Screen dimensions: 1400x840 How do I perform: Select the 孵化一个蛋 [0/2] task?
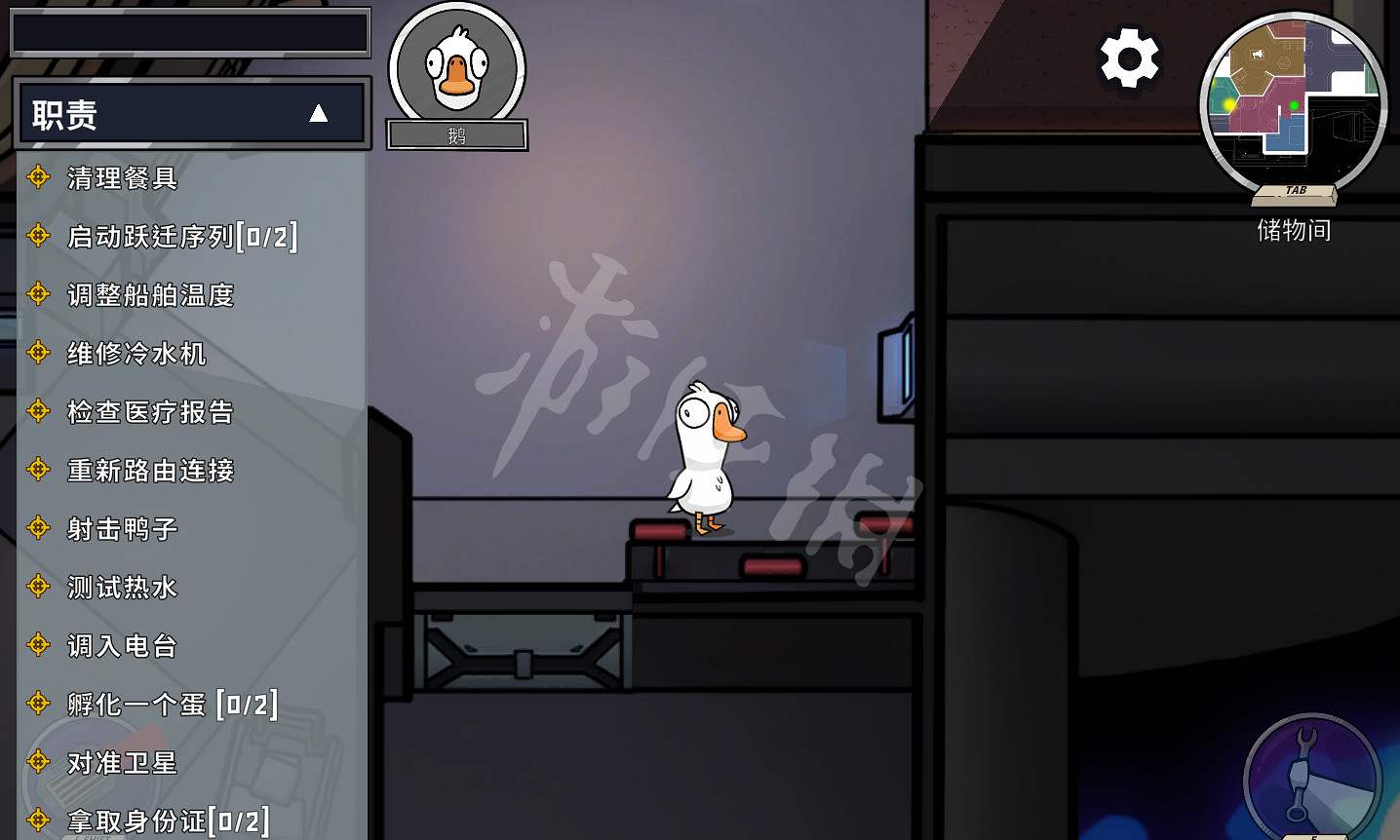pos(171,704)
